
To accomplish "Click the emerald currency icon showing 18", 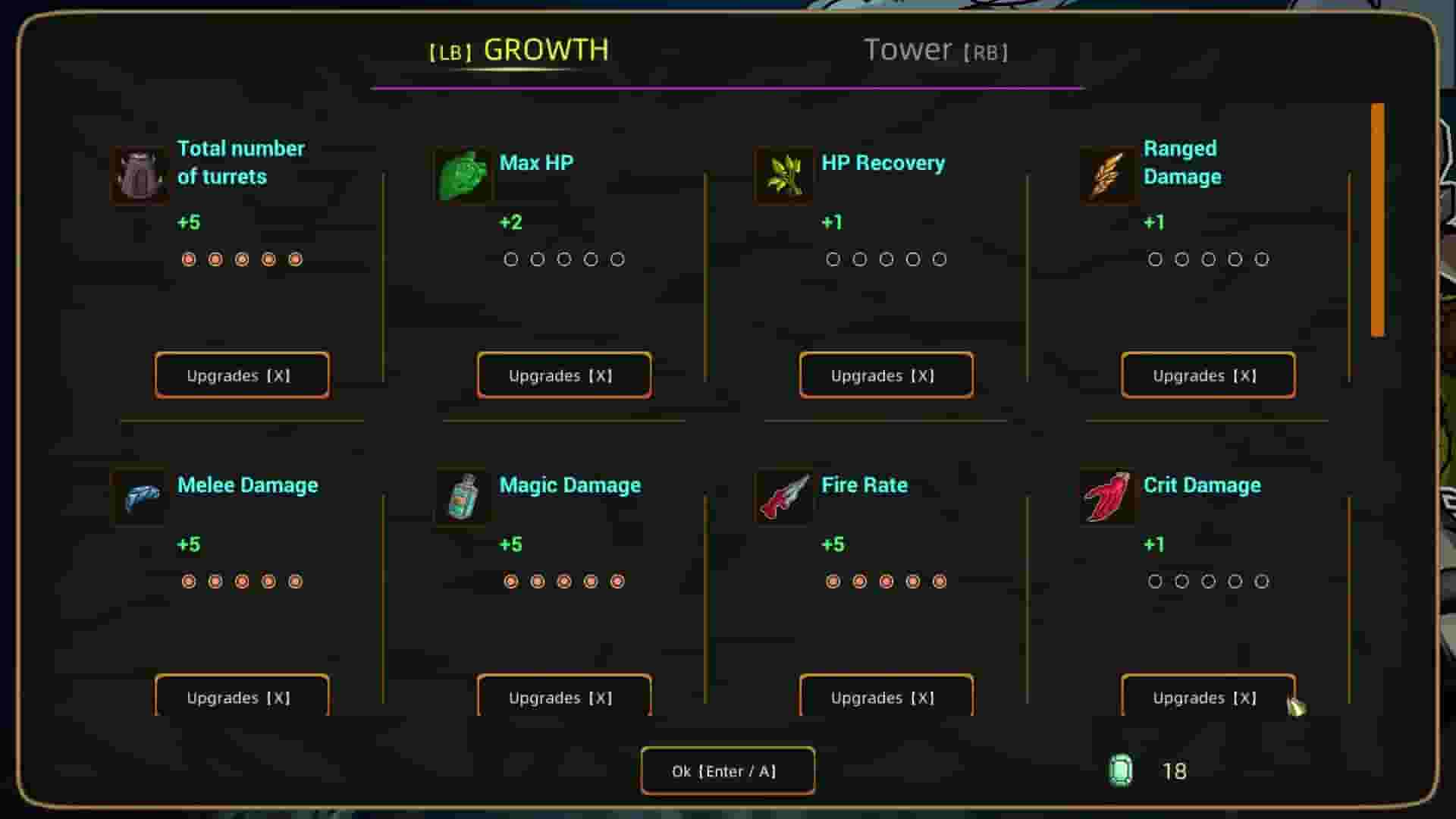I will [1122, 771].
